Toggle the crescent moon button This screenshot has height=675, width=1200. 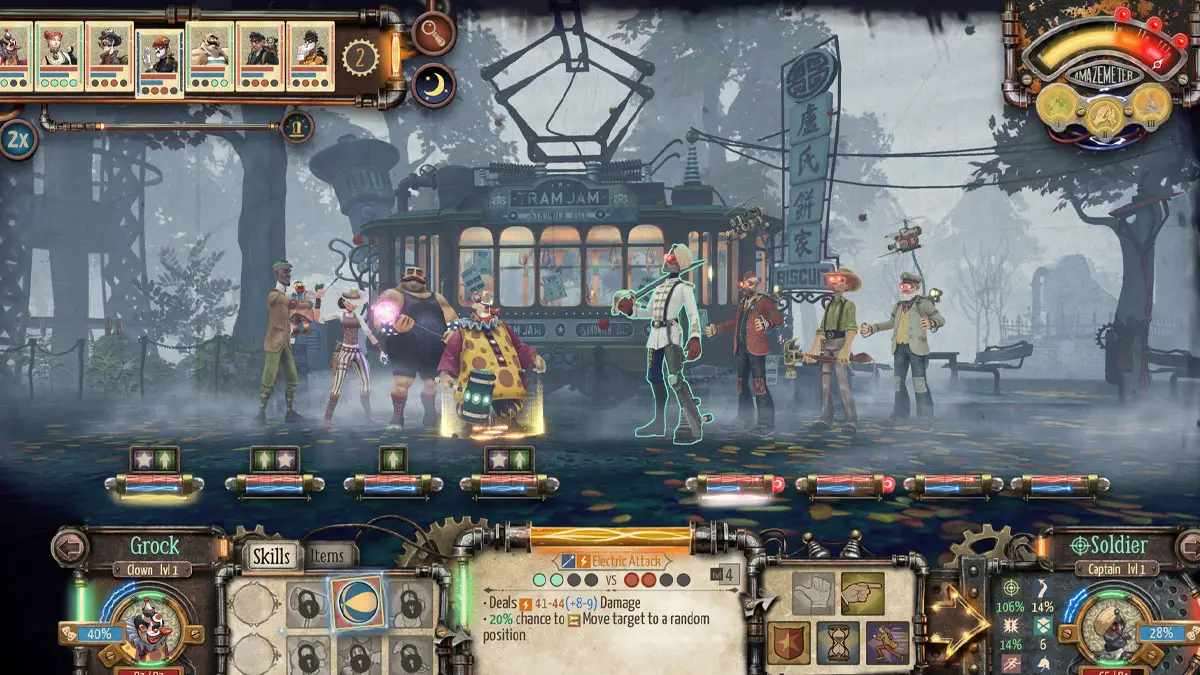coord(433,85)
